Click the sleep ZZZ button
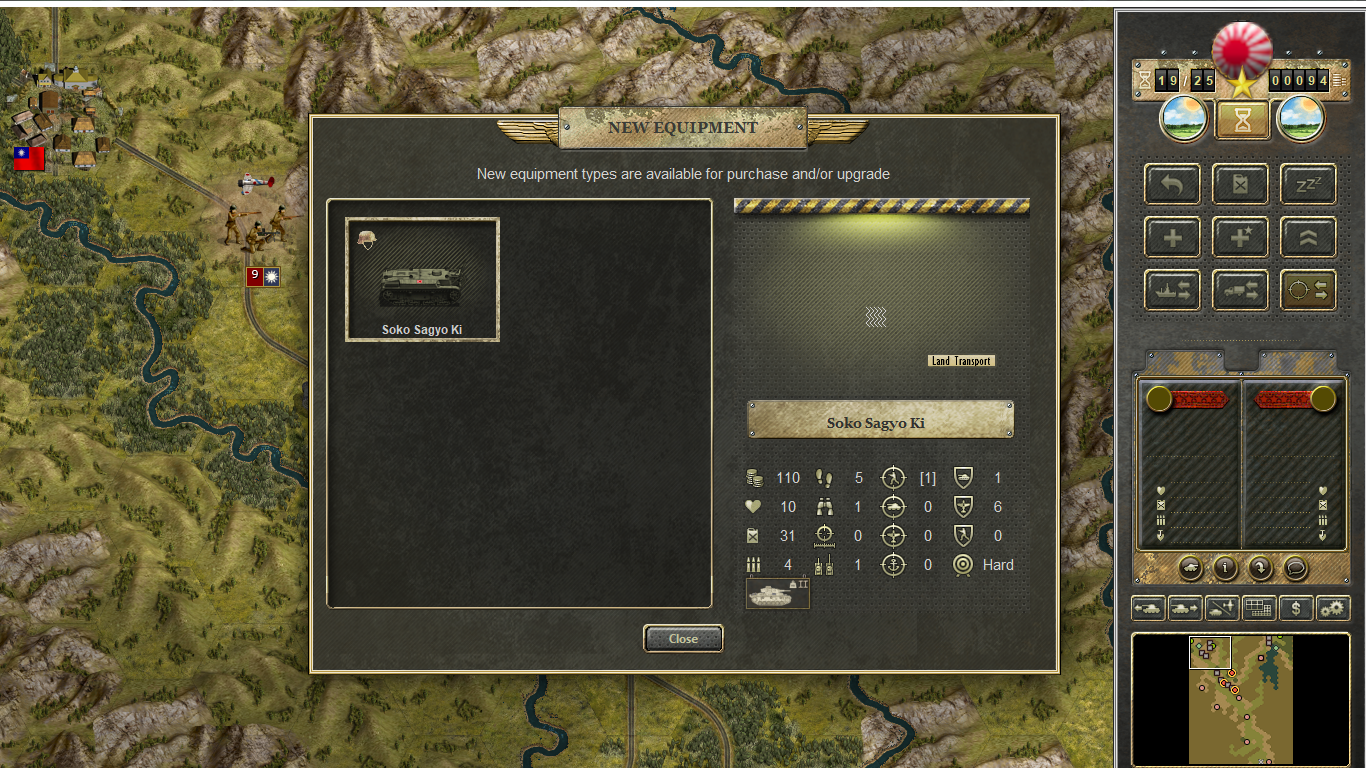Viewport: 1366px width, 768px height. 1308,184
